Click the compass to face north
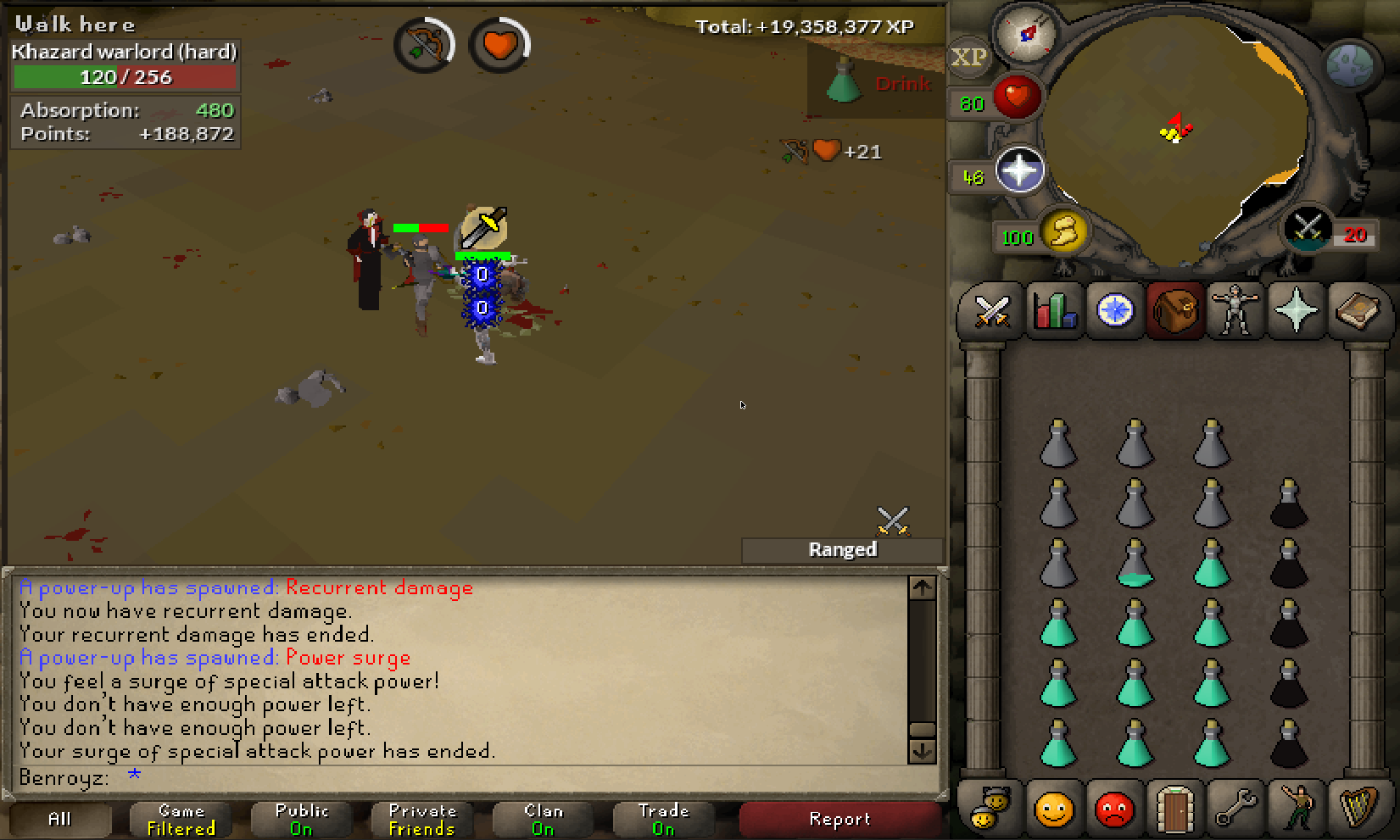 (1026, 34)
